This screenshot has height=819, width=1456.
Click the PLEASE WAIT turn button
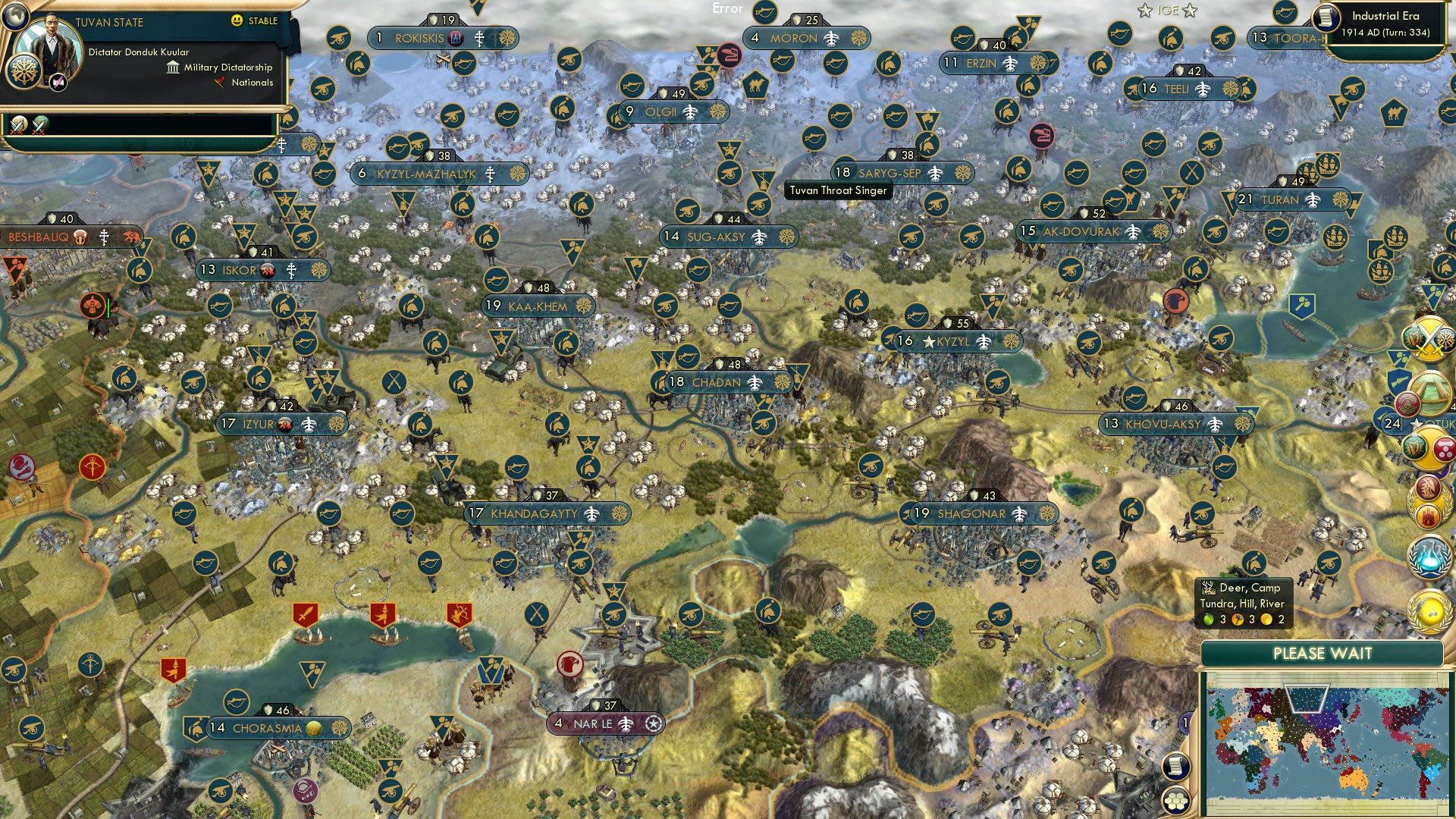tap(1323, 654)
